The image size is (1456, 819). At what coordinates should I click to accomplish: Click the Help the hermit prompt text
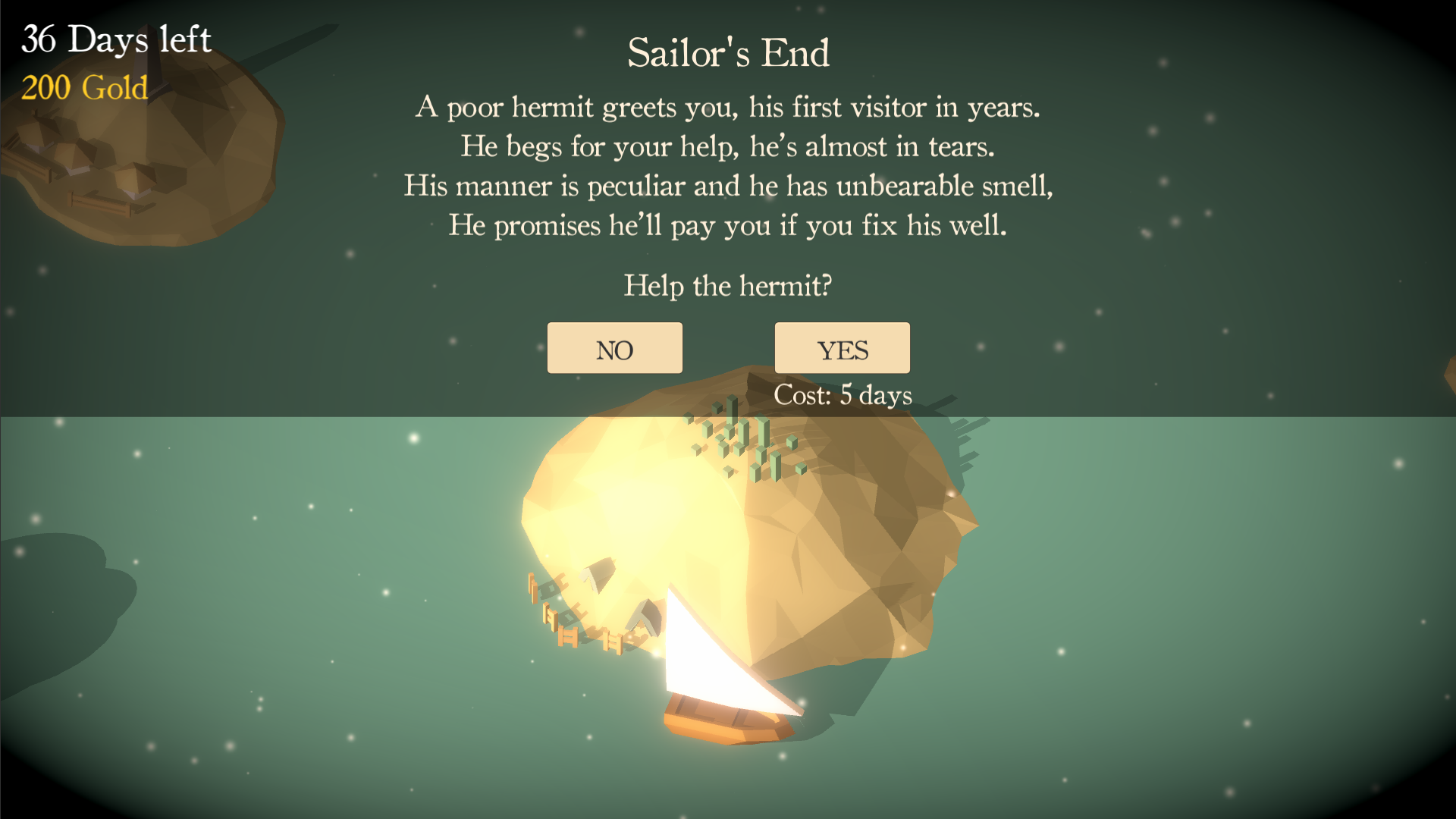[728, 286]
